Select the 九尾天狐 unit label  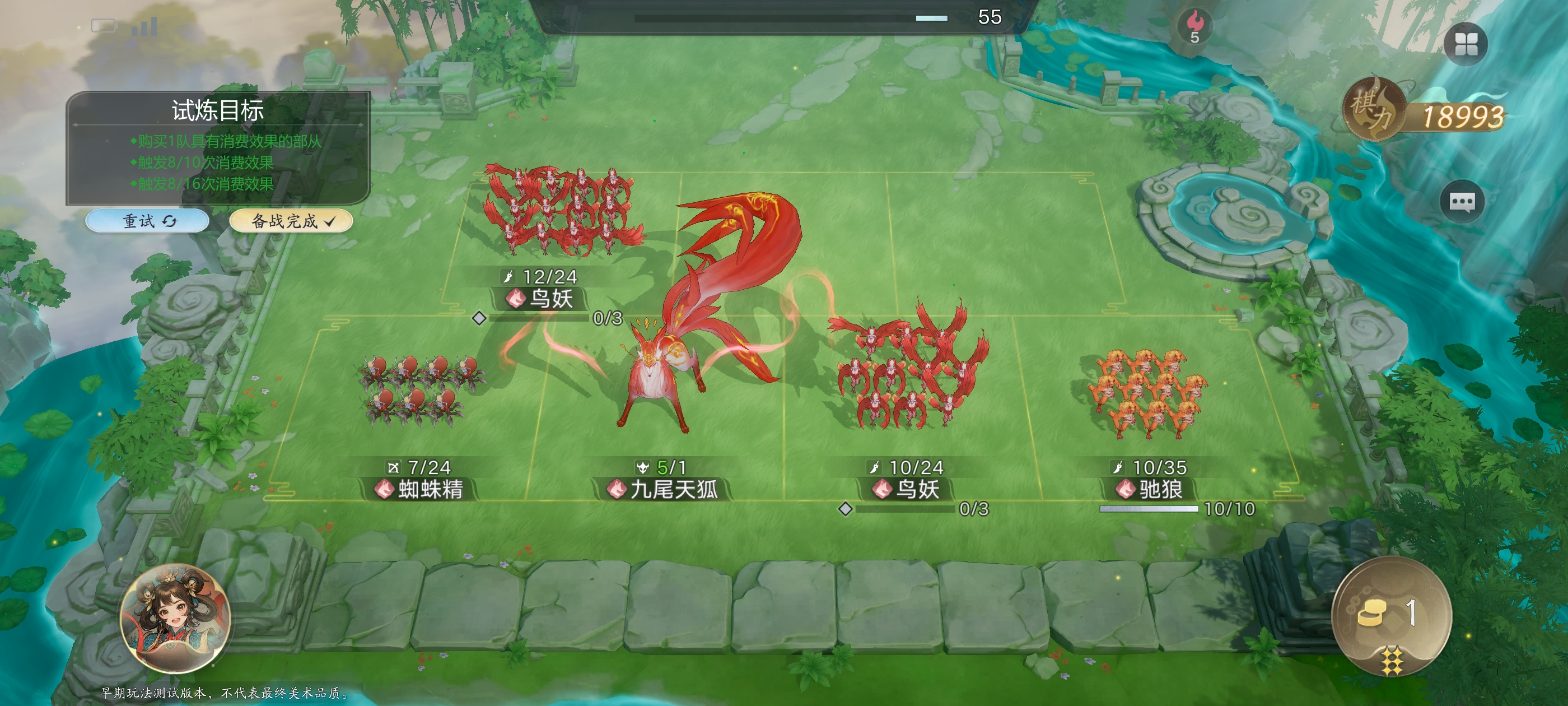pyautogui.click(x=664, y=489)
